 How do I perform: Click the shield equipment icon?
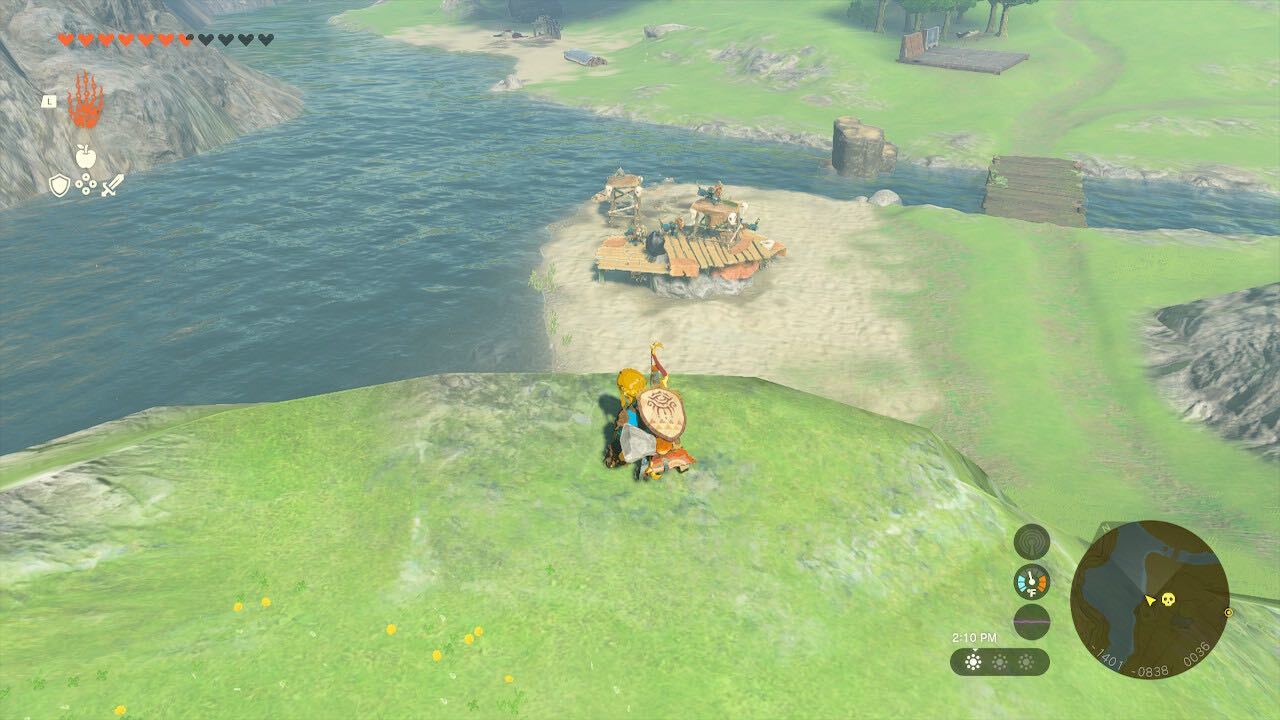click(x=59, y=184)
